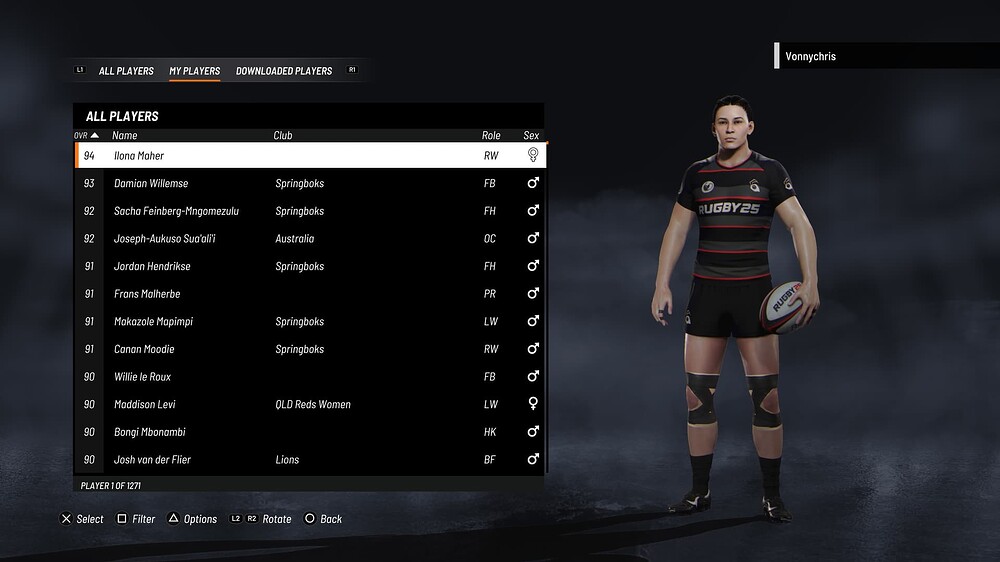Viewport: 1000px width, 562px height.
Task: Select fullback Willie le Roux
Action: pyautogui.click(x=310, y=377)
